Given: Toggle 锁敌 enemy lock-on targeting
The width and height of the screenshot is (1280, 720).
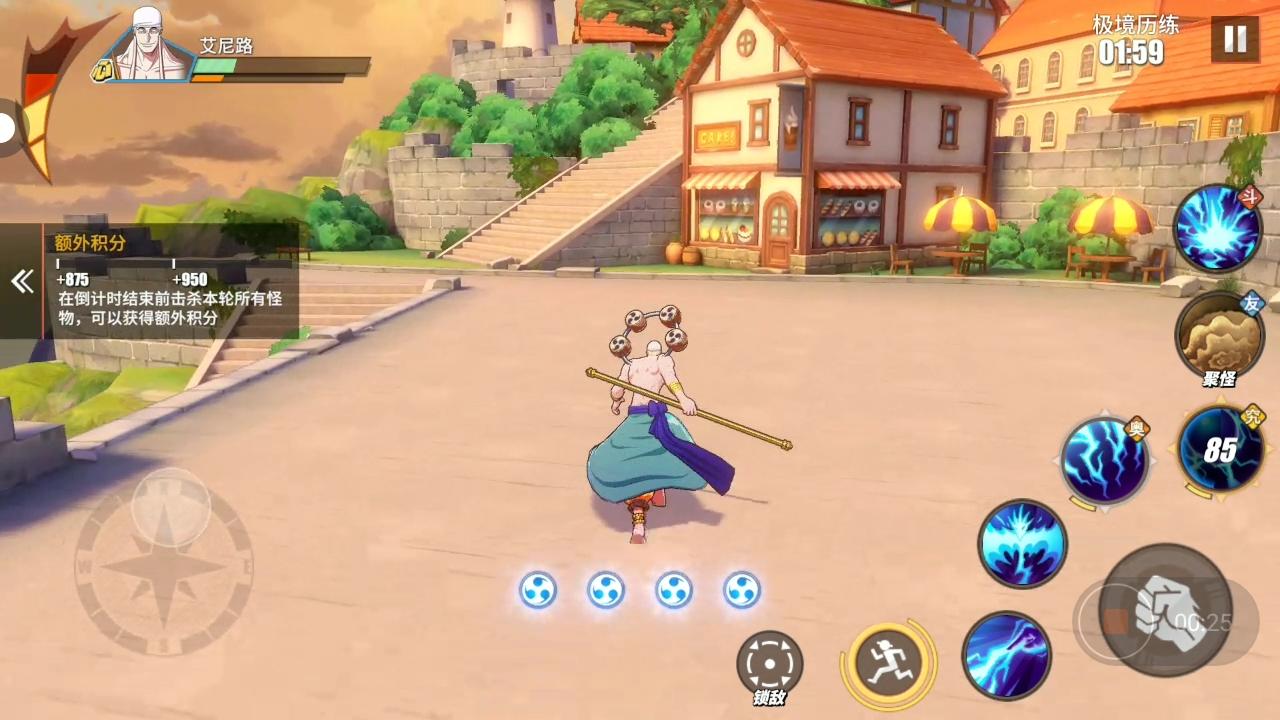Looking at the screenshot, I should click(768, 662).
